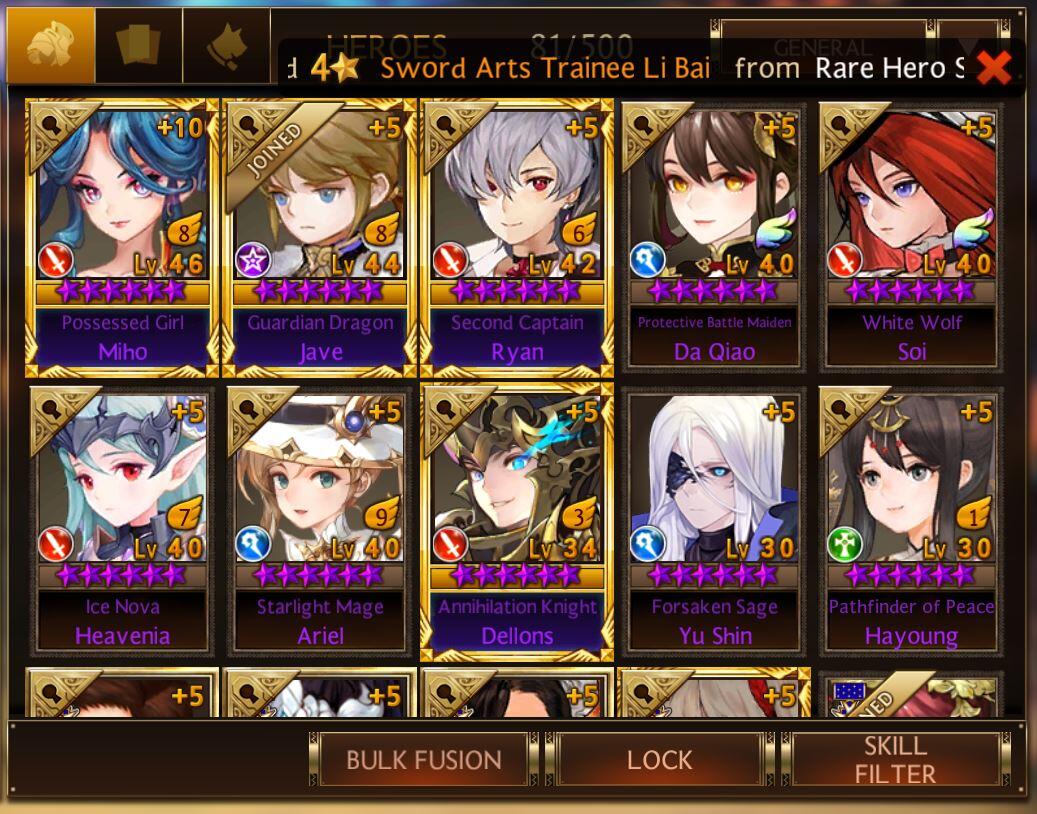Select Forsaken Sage Yu Shin
The height and width of the screenshot is (814, 1037).
(714, 521)
